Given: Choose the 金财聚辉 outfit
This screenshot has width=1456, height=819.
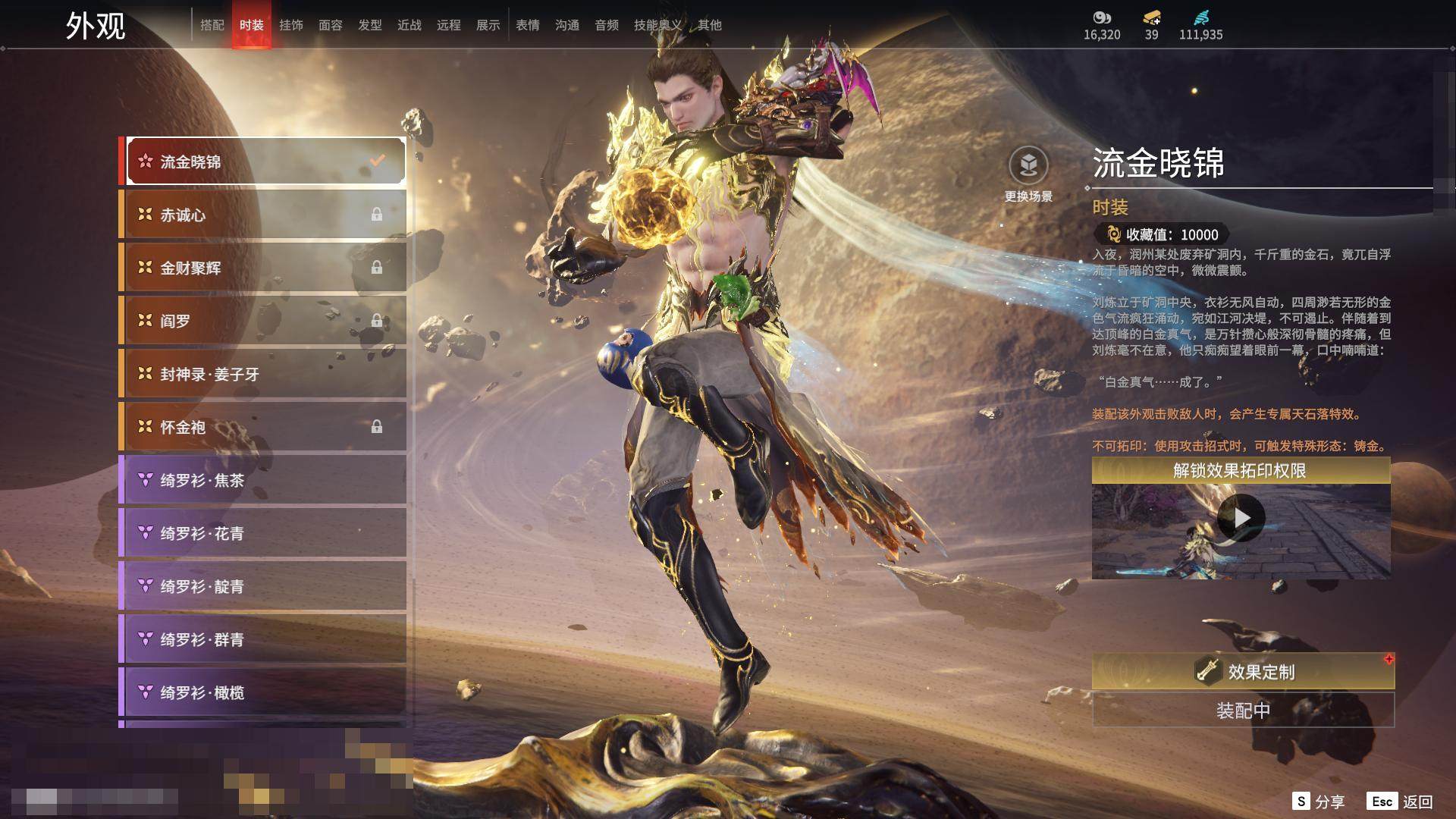Looking at the screenshot, I should (x=263, y=268).
